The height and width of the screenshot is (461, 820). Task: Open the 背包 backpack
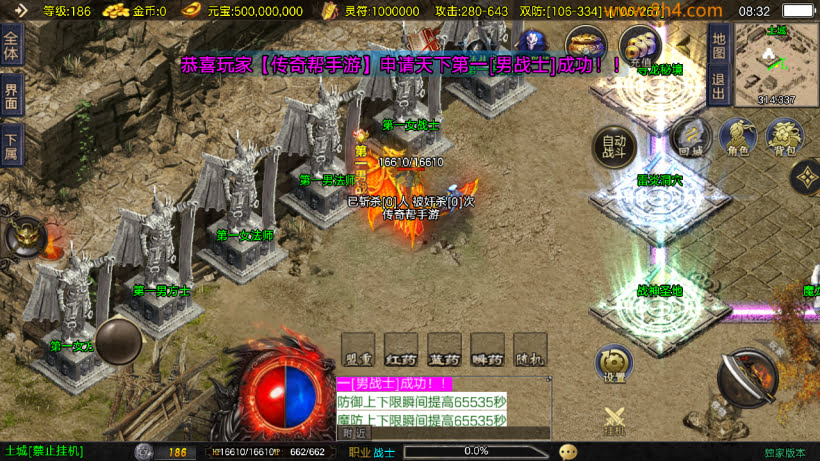pyautogui.click(x=783, y=137)
